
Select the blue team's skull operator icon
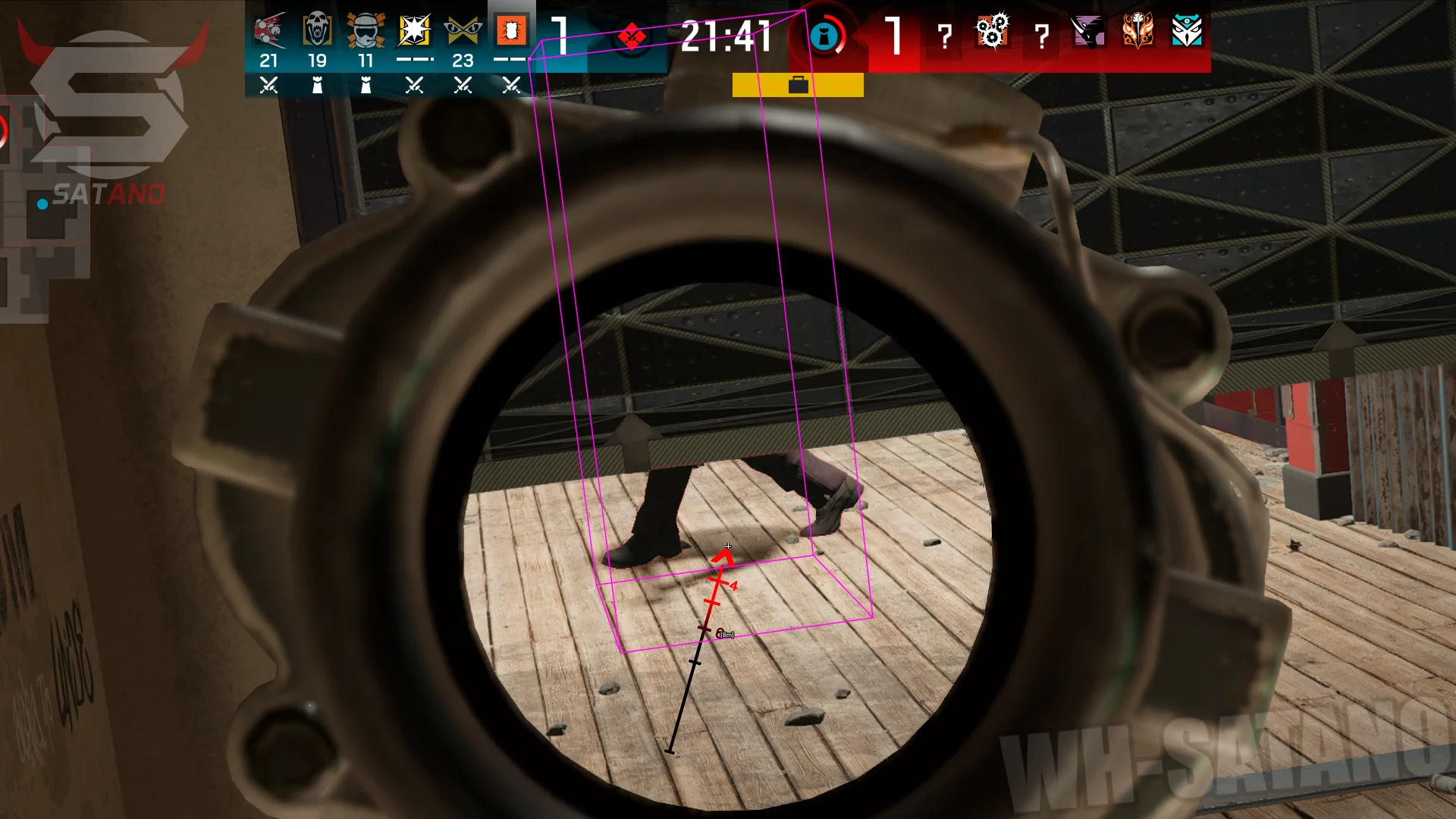(317, 31)
